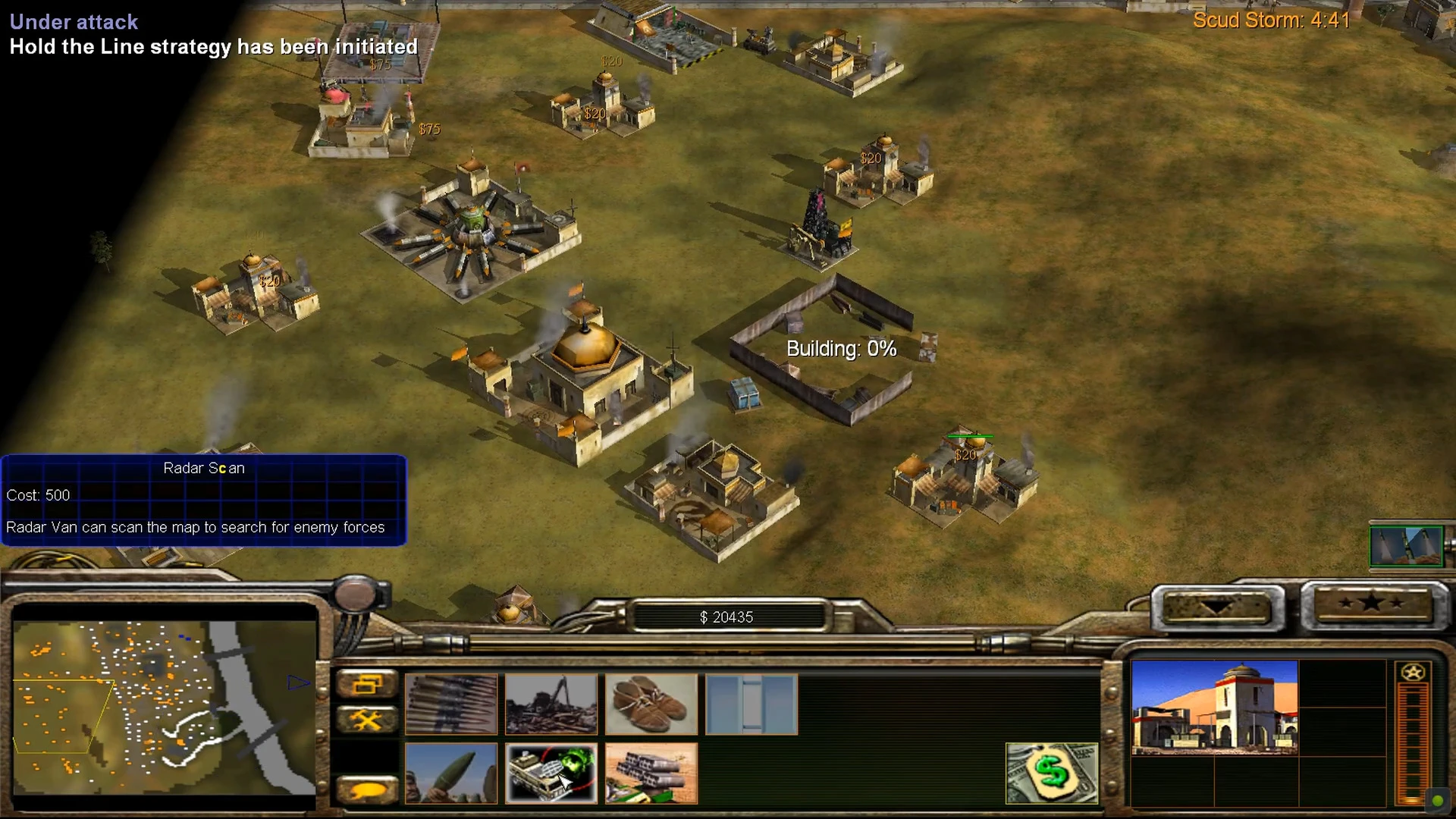The width and height of the screenshot is (1456, 819).
Task: Click the radar preview window above the minimap
Action: 1407,546
